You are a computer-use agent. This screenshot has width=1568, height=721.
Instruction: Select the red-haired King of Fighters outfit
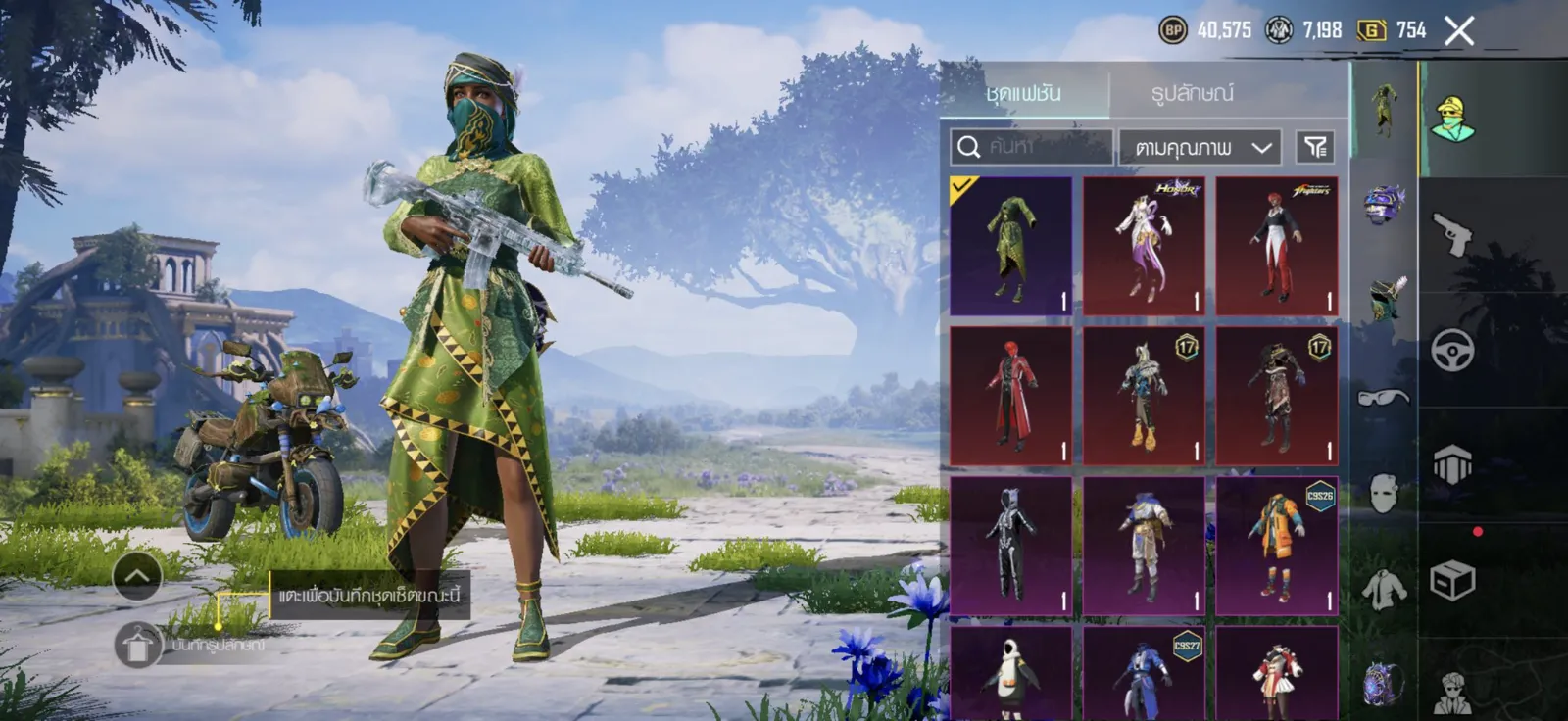point(1277,246)
